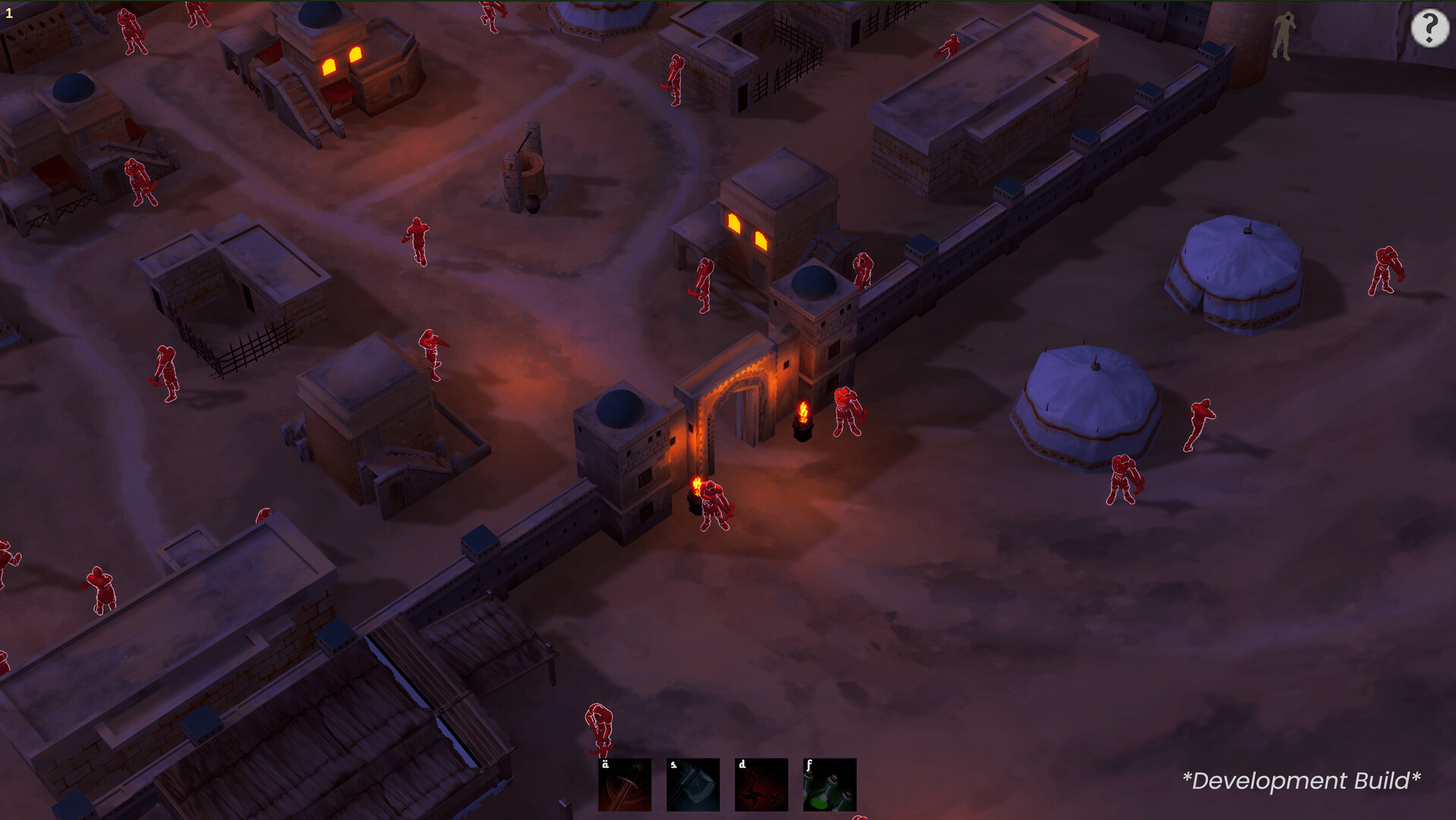This screenshot has width=1456, height=820.
Task: Click the well in the town square
Action: (528, 171)
